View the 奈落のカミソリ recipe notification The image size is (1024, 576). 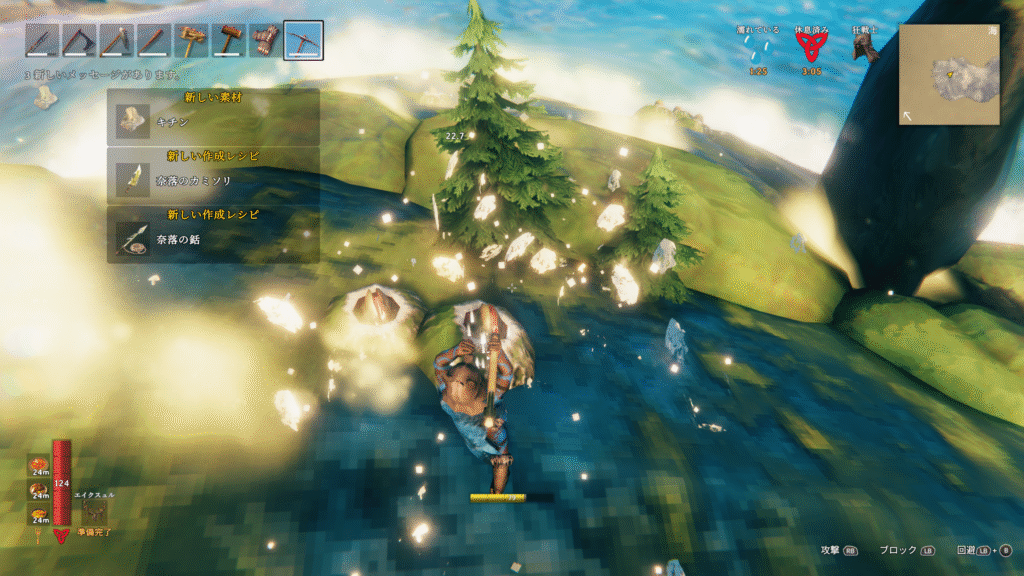tap(213, 176)
